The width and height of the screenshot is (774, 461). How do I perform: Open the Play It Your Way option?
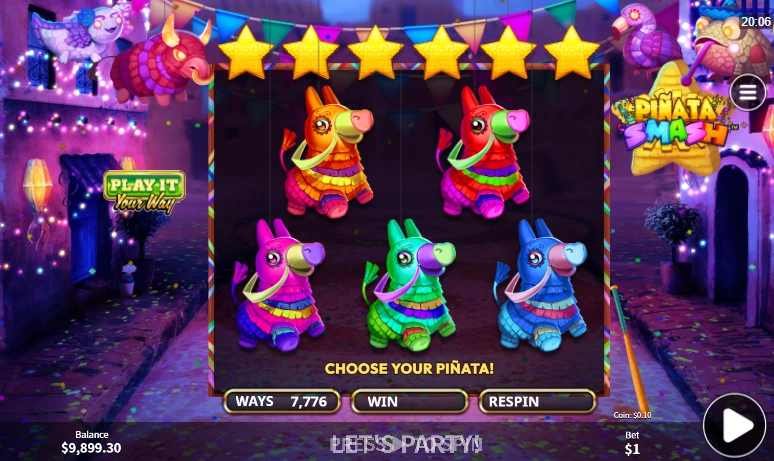pyautogui.click(x=144, y=192)
